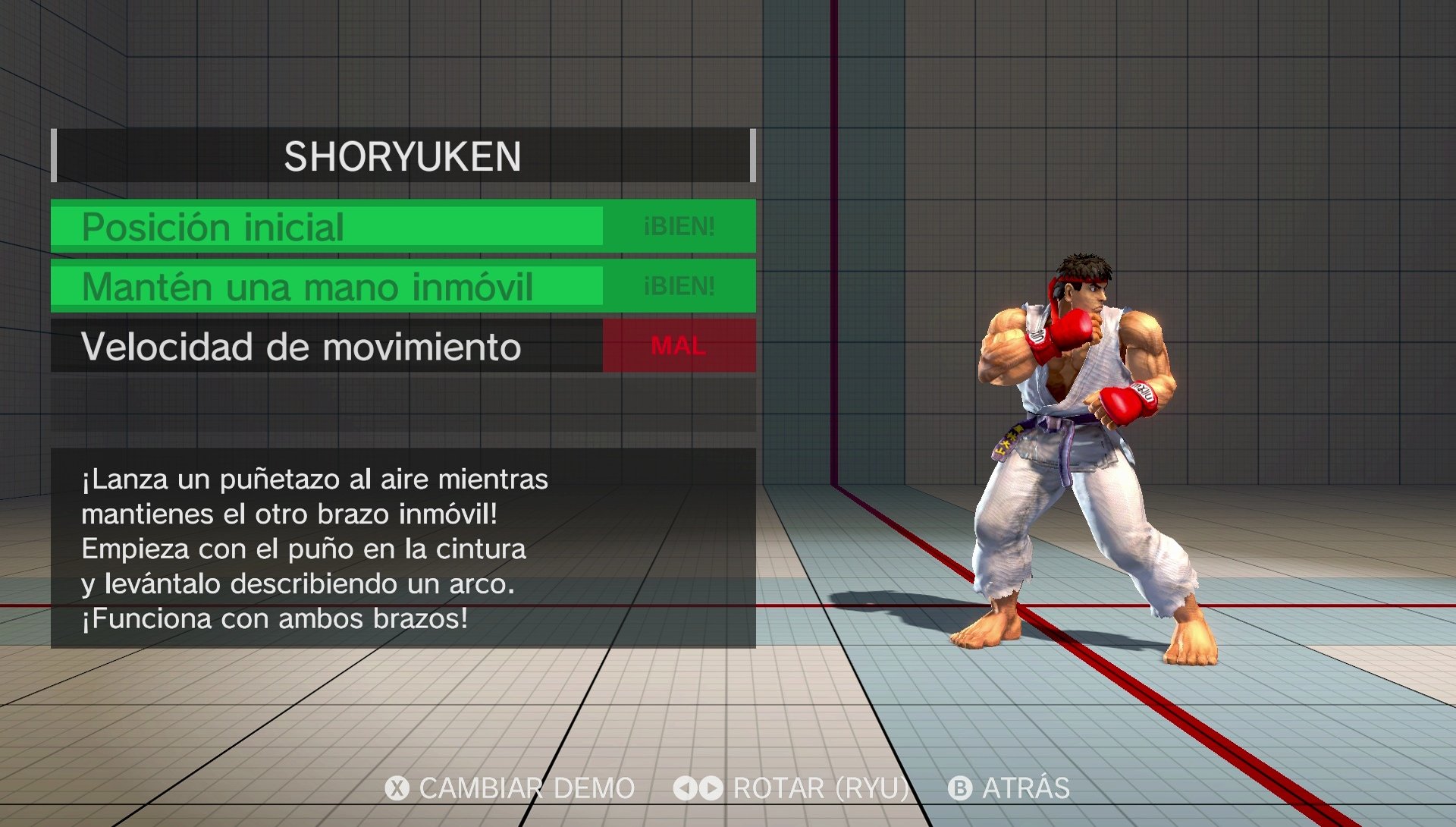Toggle Mantén una mano inmóvil check
1456x827 pixels.
(326, 285)
